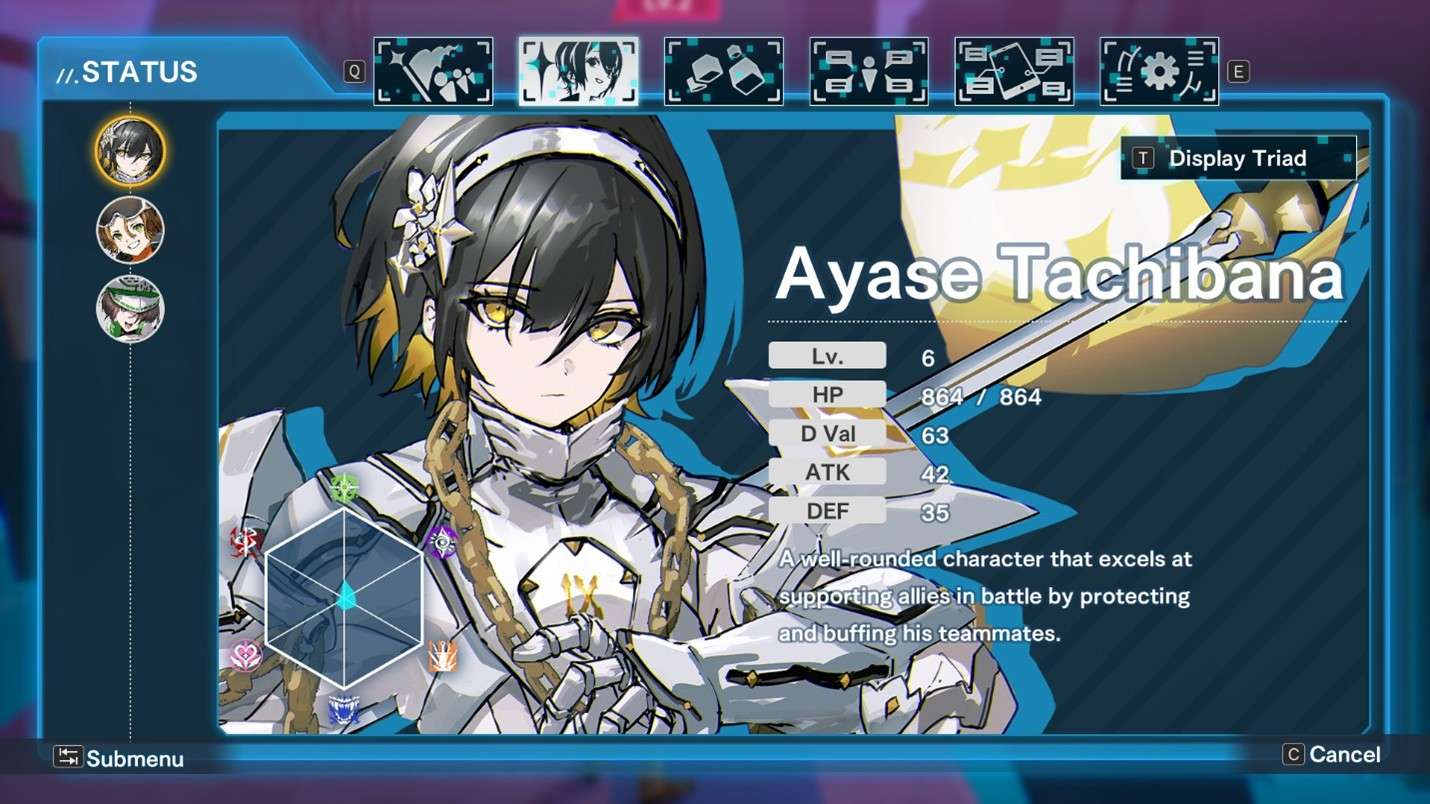1430x804 pixels.
Task: Click the Display Triad button
Action: pos(1238,158)
